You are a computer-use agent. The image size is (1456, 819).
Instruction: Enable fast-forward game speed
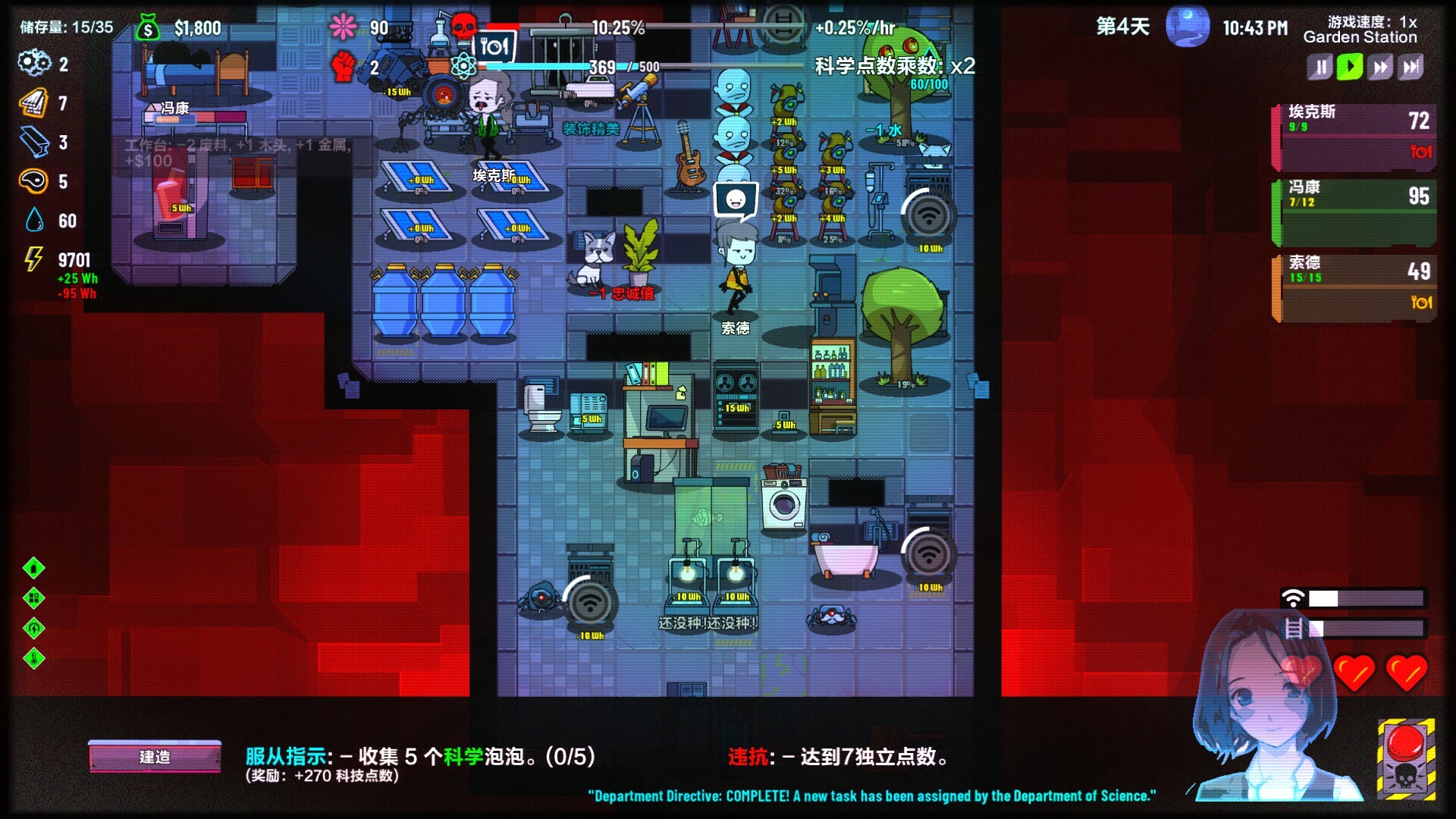[1382, 67]
